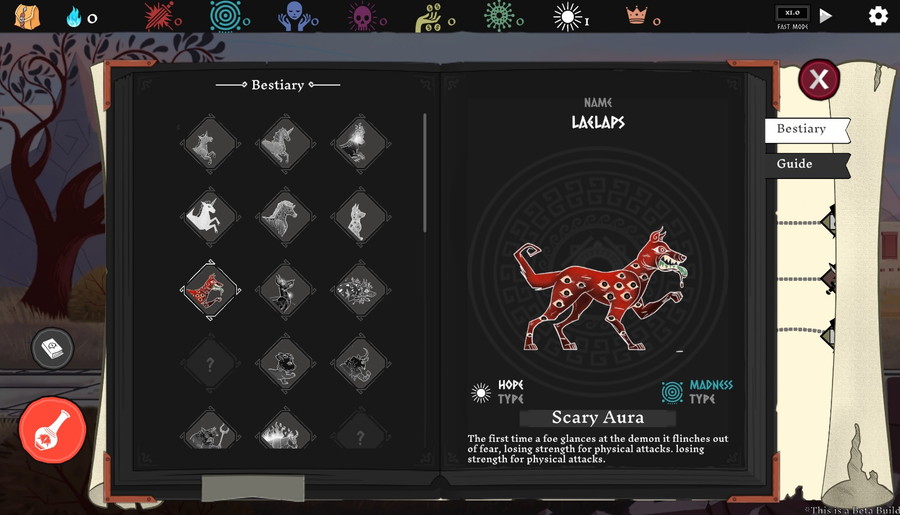Select the Madness type spiral icon
900x515 pixels.
(672, 391)
